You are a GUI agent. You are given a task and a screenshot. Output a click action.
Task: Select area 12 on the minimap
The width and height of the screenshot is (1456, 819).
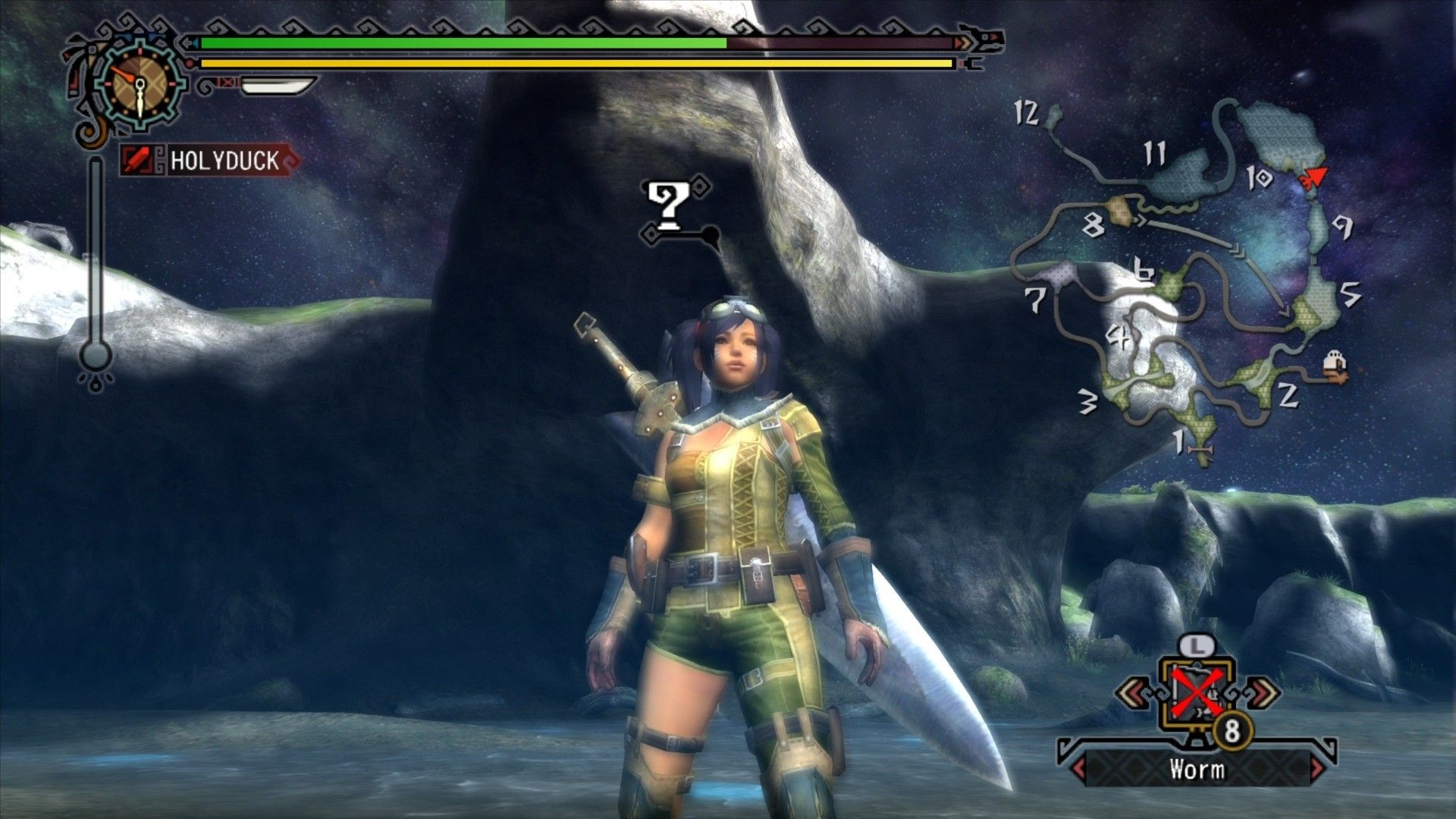tap(1051, 118)
